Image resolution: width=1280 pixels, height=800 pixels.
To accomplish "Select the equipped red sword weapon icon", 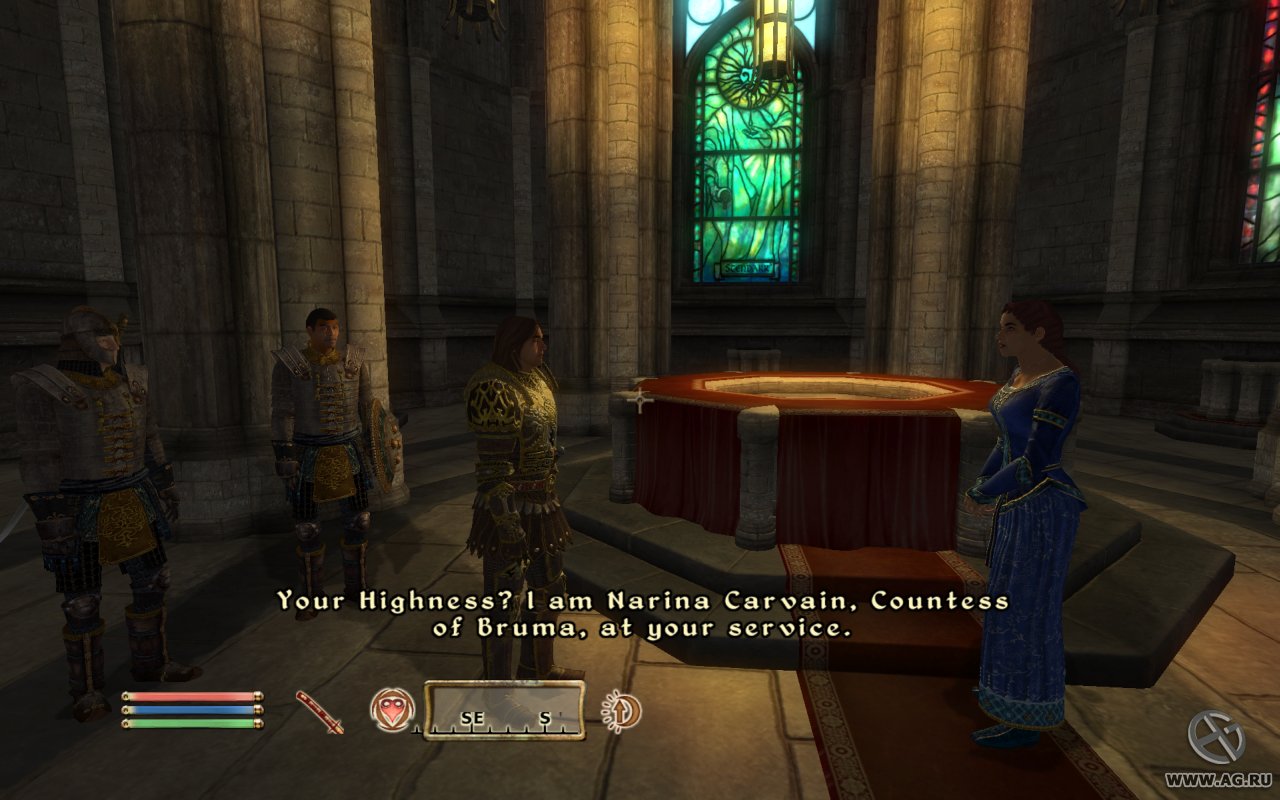I will (319, 712).
